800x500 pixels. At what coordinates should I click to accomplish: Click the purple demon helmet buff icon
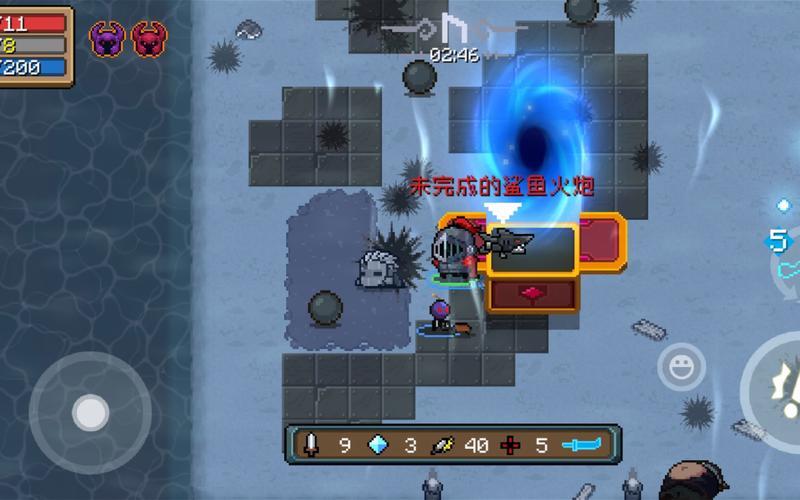(x=107, y=39)
